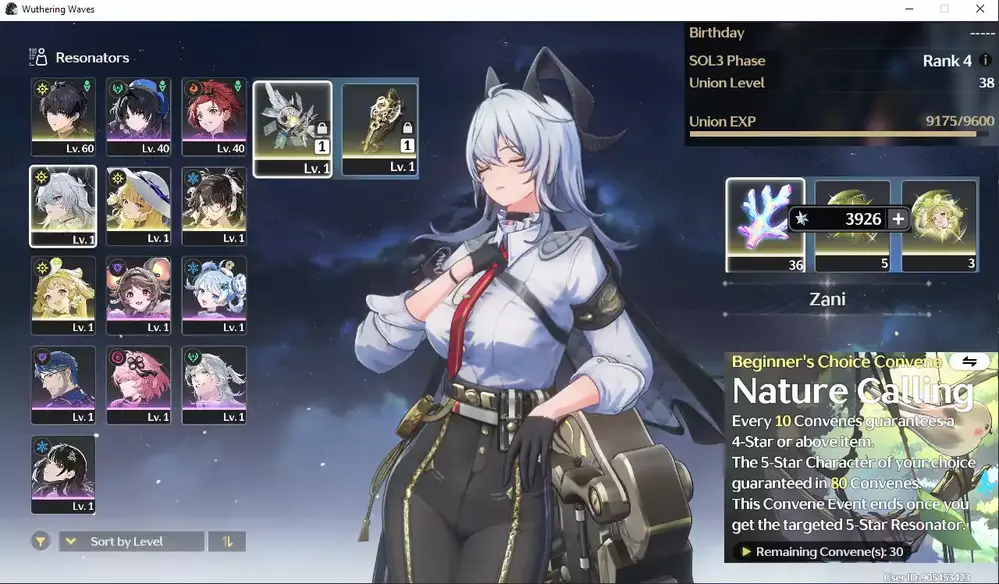The image size is (999, 584).
Task: Close the Wuthering Waves window
Action: 979,9
